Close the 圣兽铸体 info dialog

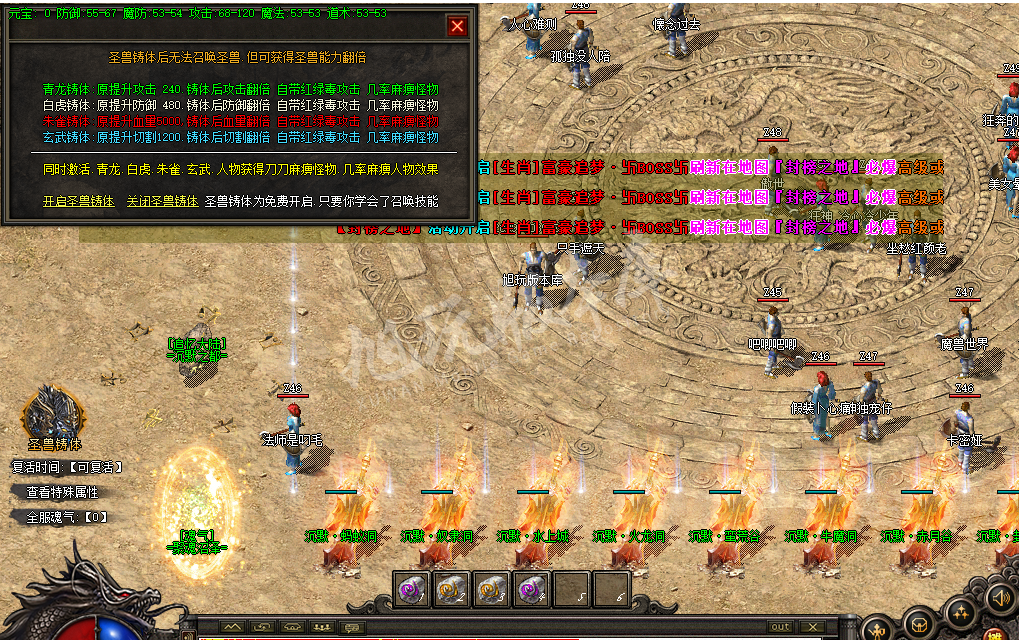click(457, 27)
